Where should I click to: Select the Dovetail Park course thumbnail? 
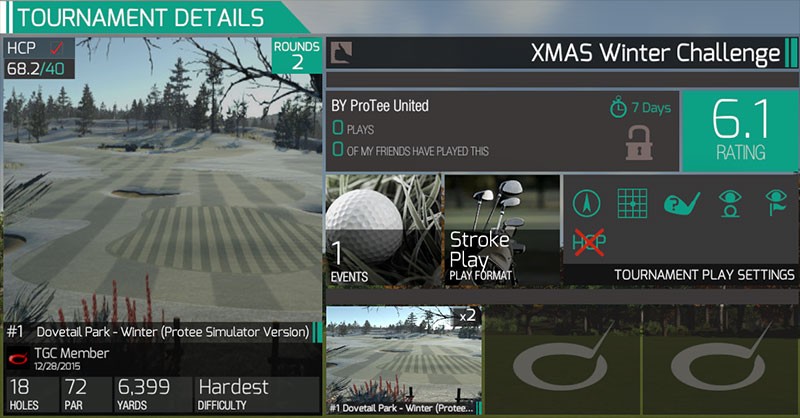(x=404, y=360)
